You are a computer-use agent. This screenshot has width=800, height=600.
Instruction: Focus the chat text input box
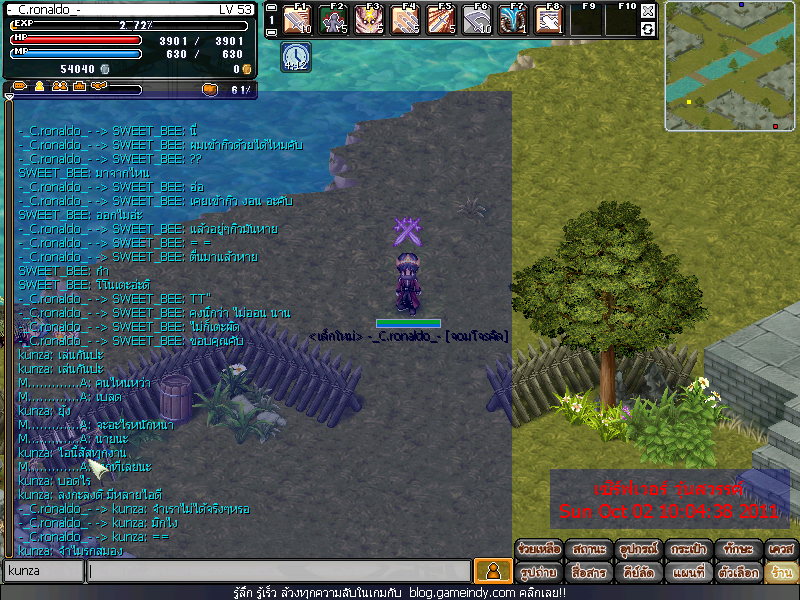pos(279,571)
